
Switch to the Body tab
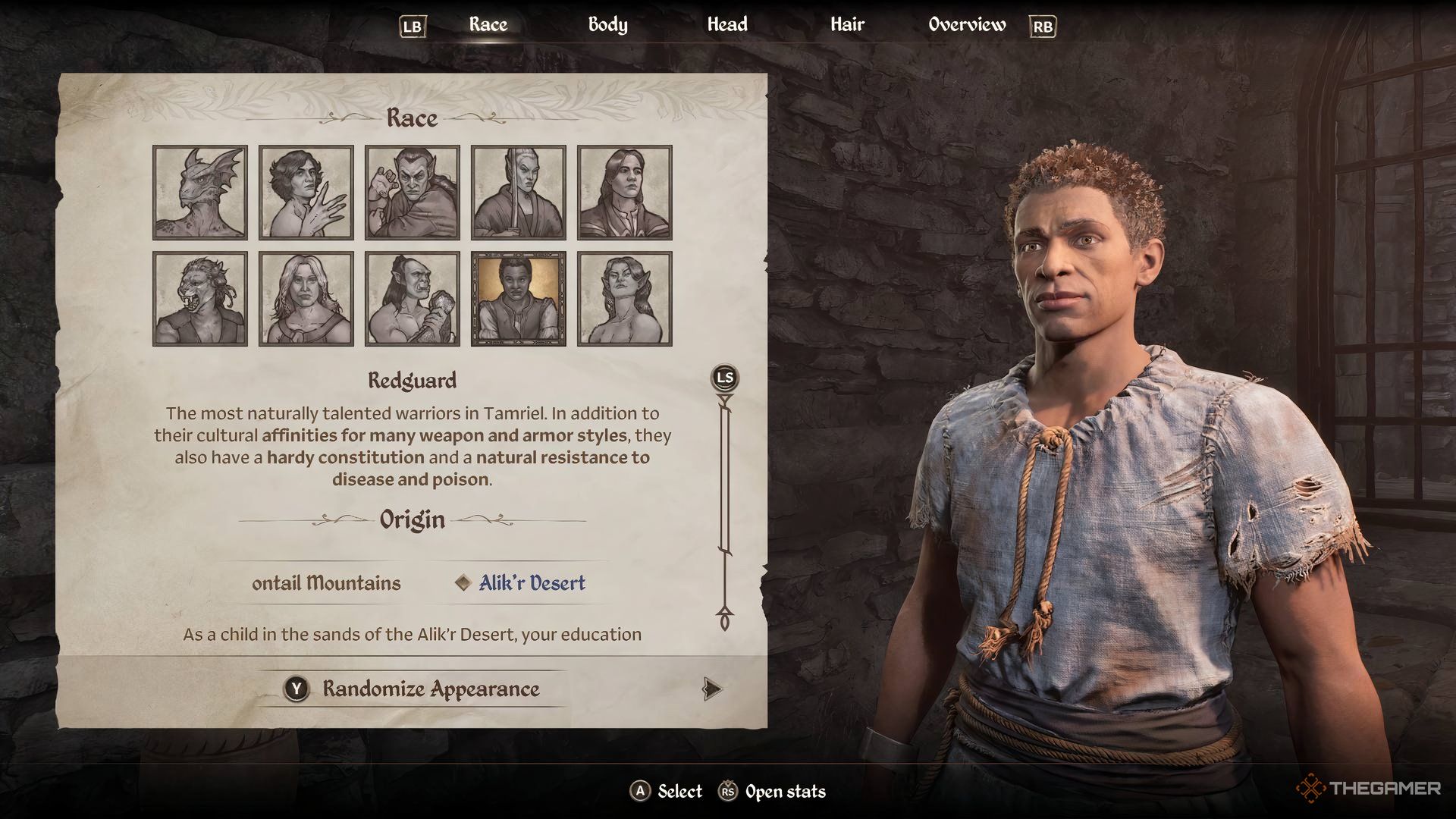click(x=606, y=24)
